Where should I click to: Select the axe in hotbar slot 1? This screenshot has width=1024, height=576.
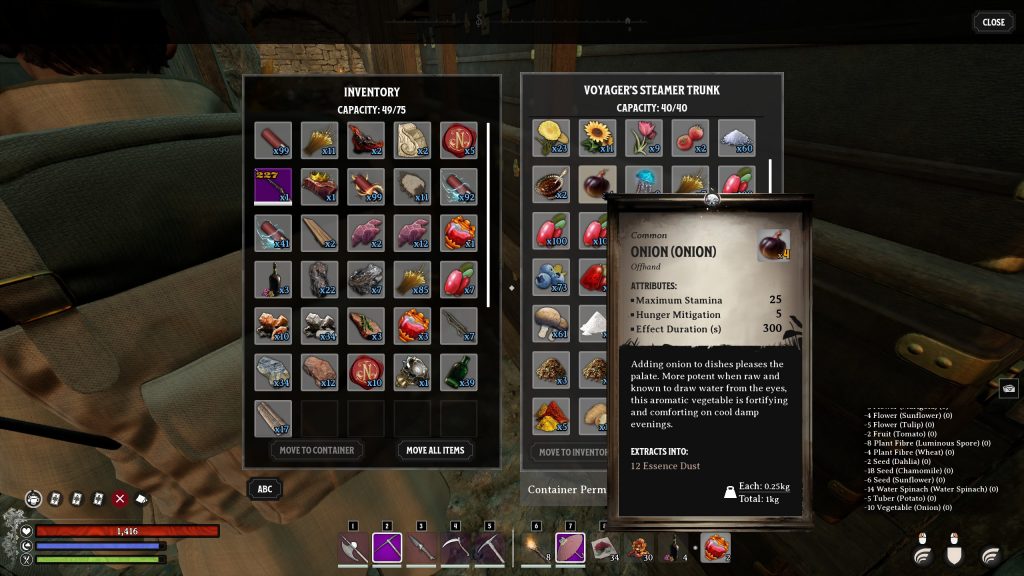point(352,547)
